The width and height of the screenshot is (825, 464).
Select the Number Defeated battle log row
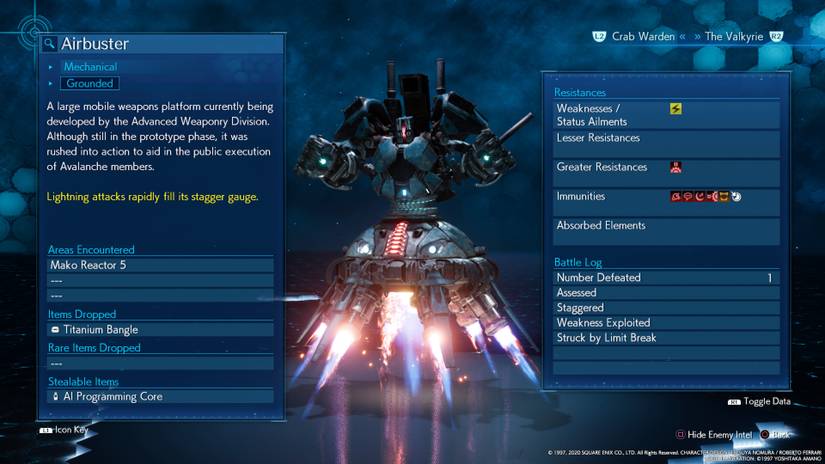pyautogui.click(x=665, y=278)
